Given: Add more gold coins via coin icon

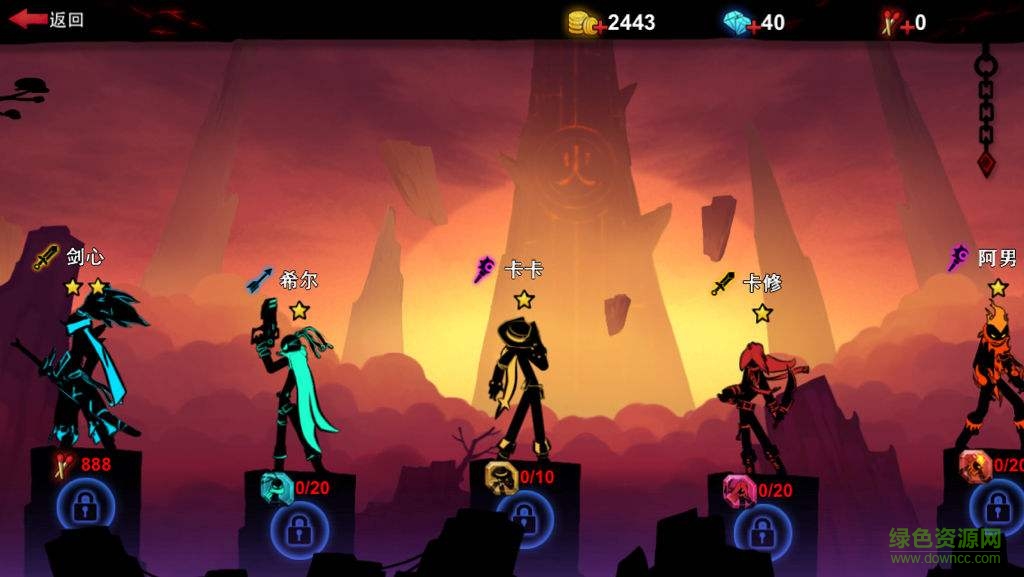Looking at the screenshot, I should [585, 22].
